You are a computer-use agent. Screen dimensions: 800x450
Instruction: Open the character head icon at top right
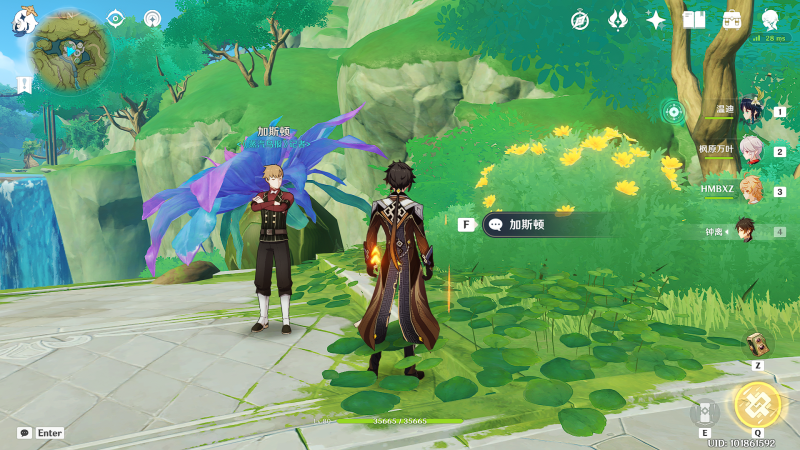(771, 20)
